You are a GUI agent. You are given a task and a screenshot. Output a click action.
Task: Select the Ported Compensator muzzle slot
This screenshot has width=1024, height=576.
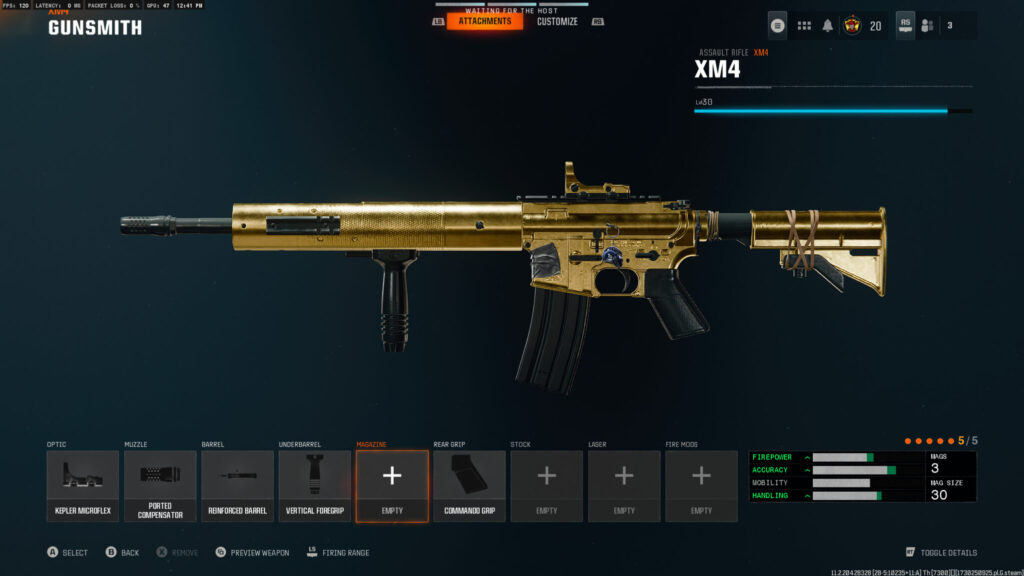[x=160, y=485]
